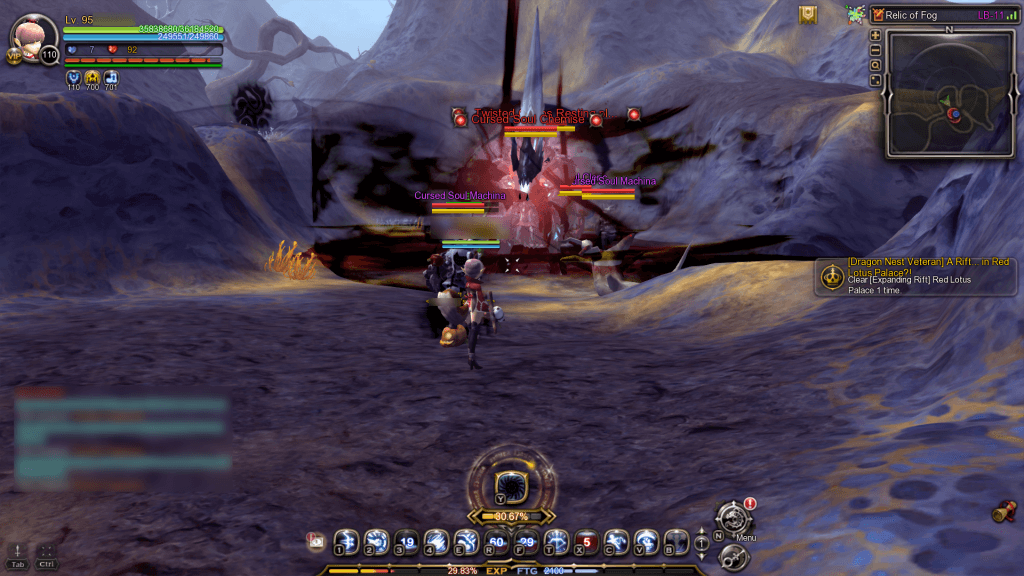Zoom out the minimap with the minus button
The image size is (1024, 576).
click(876, 50)
